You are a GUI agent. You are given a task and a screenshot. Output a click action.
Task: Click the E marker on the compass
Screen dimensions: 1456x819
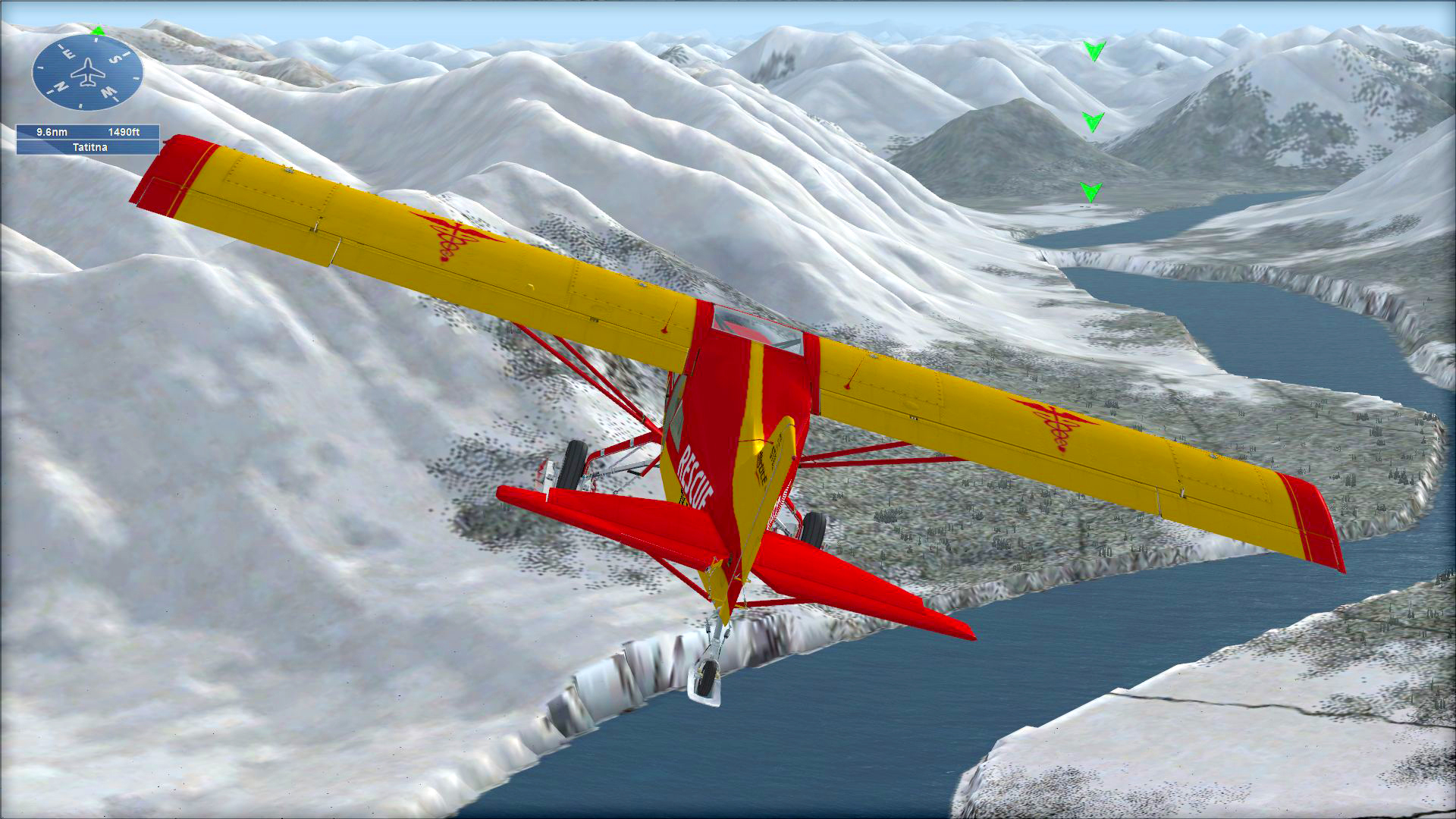click(69, 53)
